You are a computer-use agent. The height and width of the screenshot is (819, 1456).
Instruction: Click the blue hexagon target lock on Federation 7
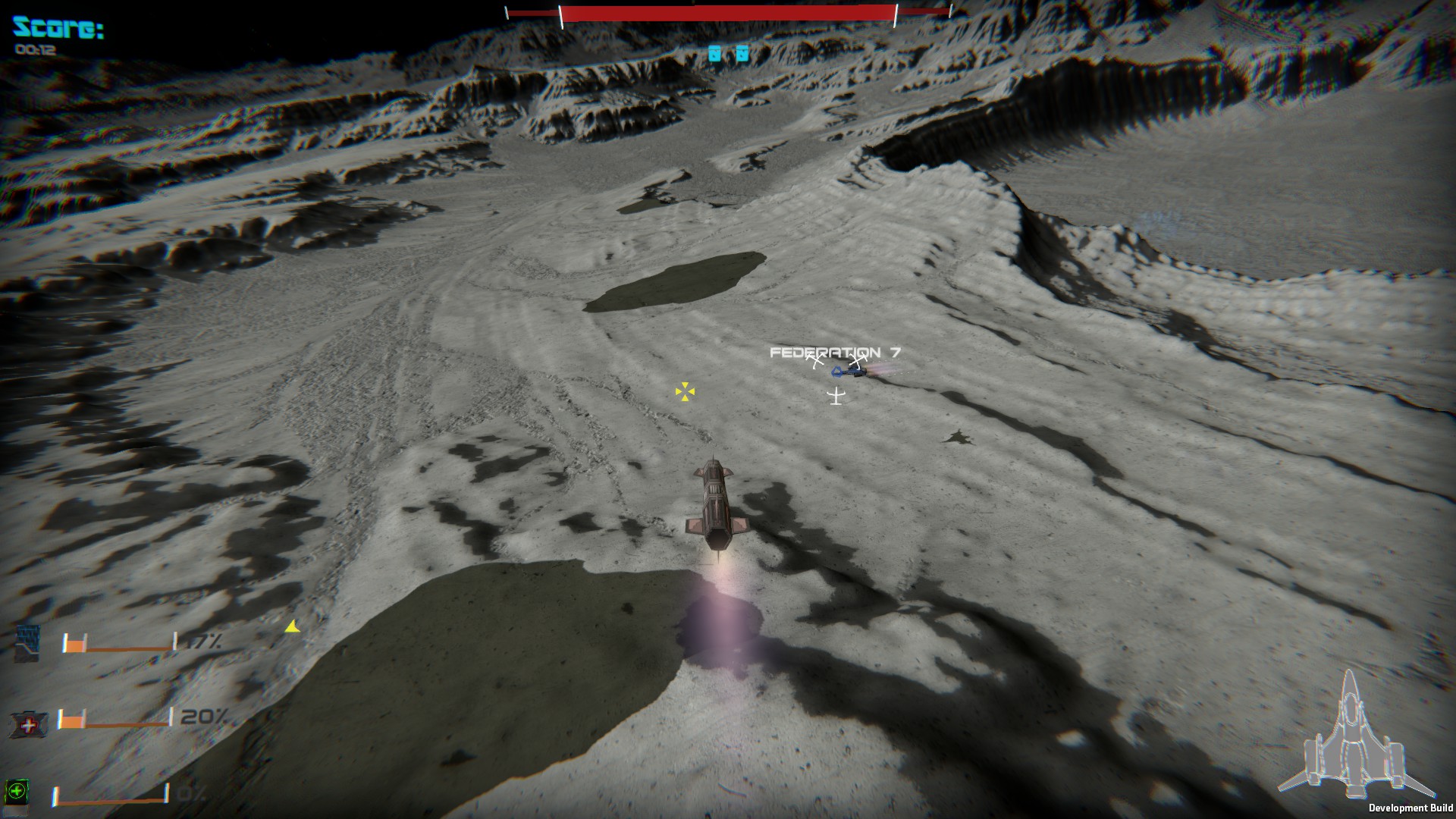[838, 372]
